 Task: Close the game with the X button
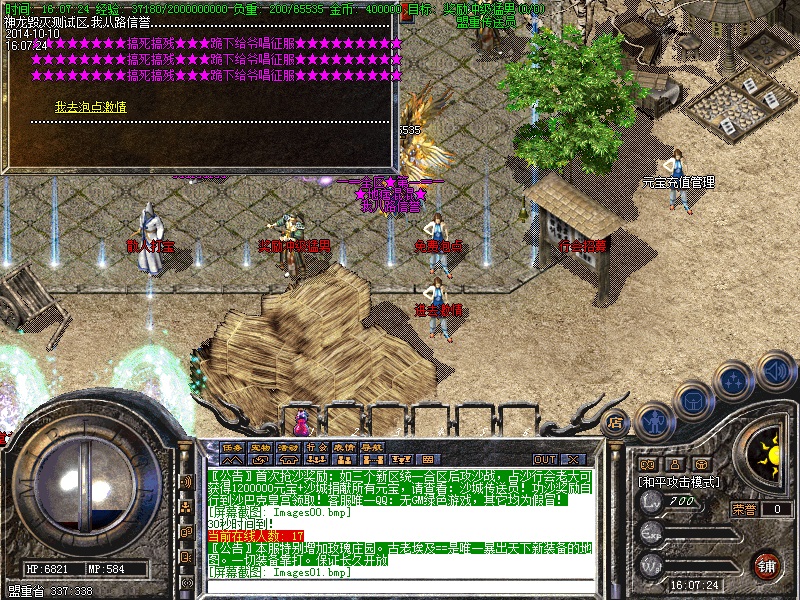click(573, 459)
